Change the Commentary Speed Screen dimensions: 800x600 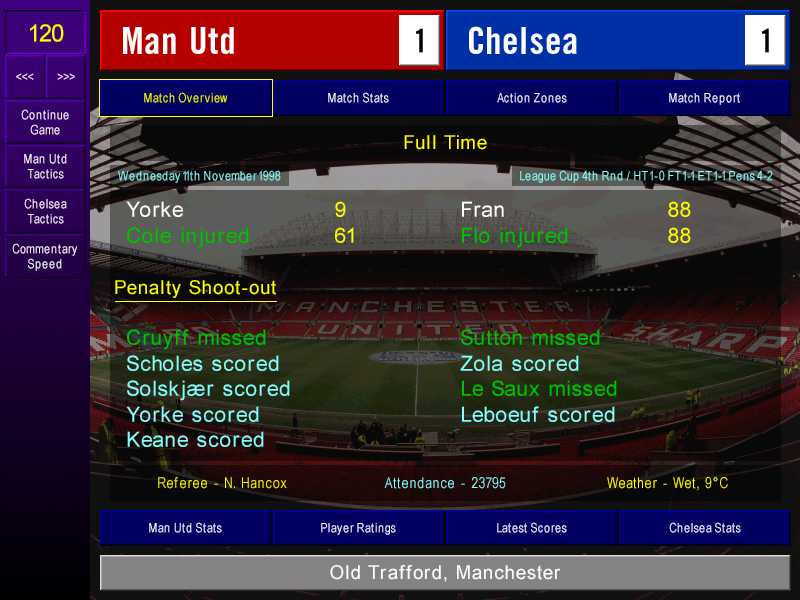click(45, 257)
